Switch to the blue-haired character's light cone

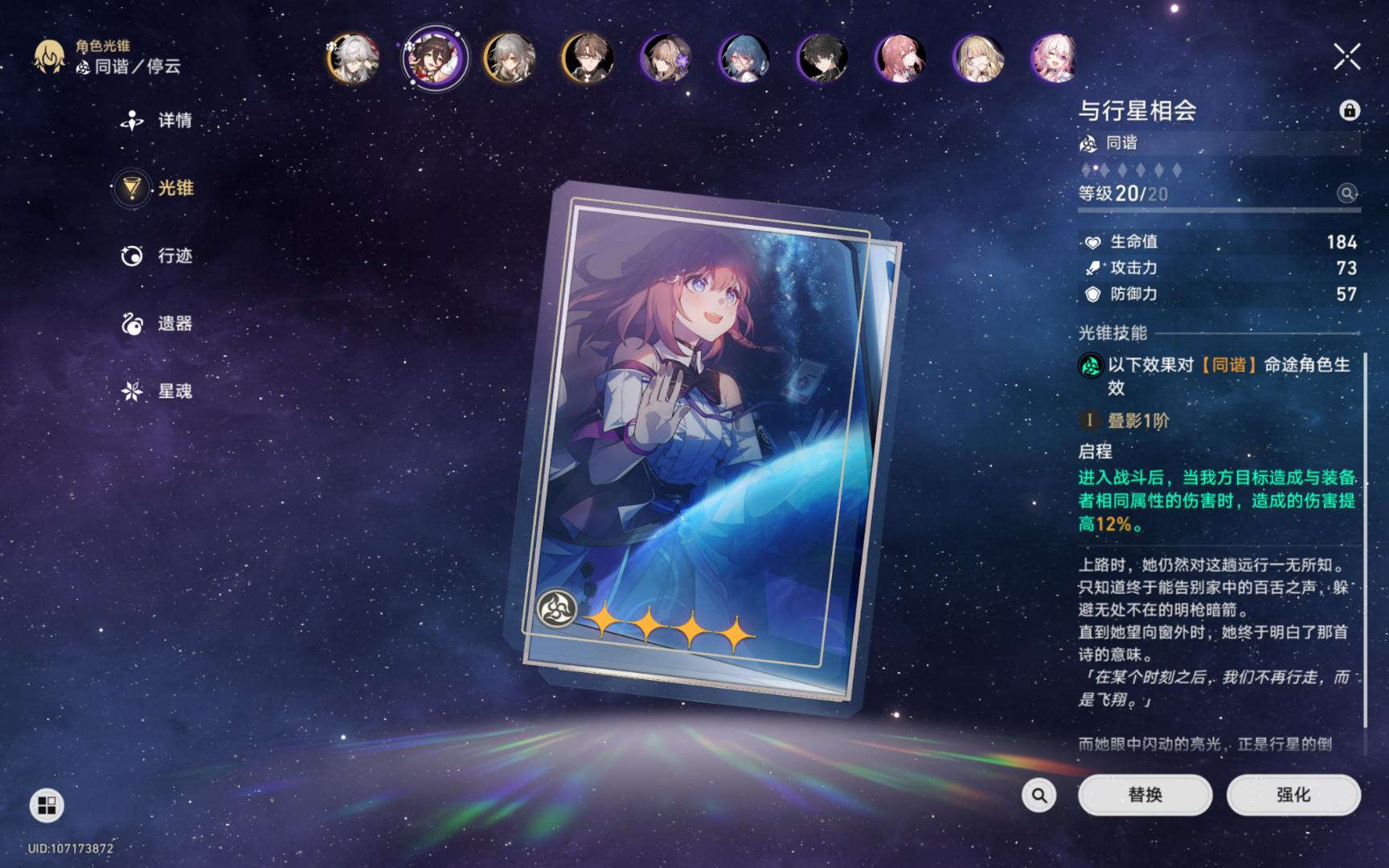[x=744, y=58]
